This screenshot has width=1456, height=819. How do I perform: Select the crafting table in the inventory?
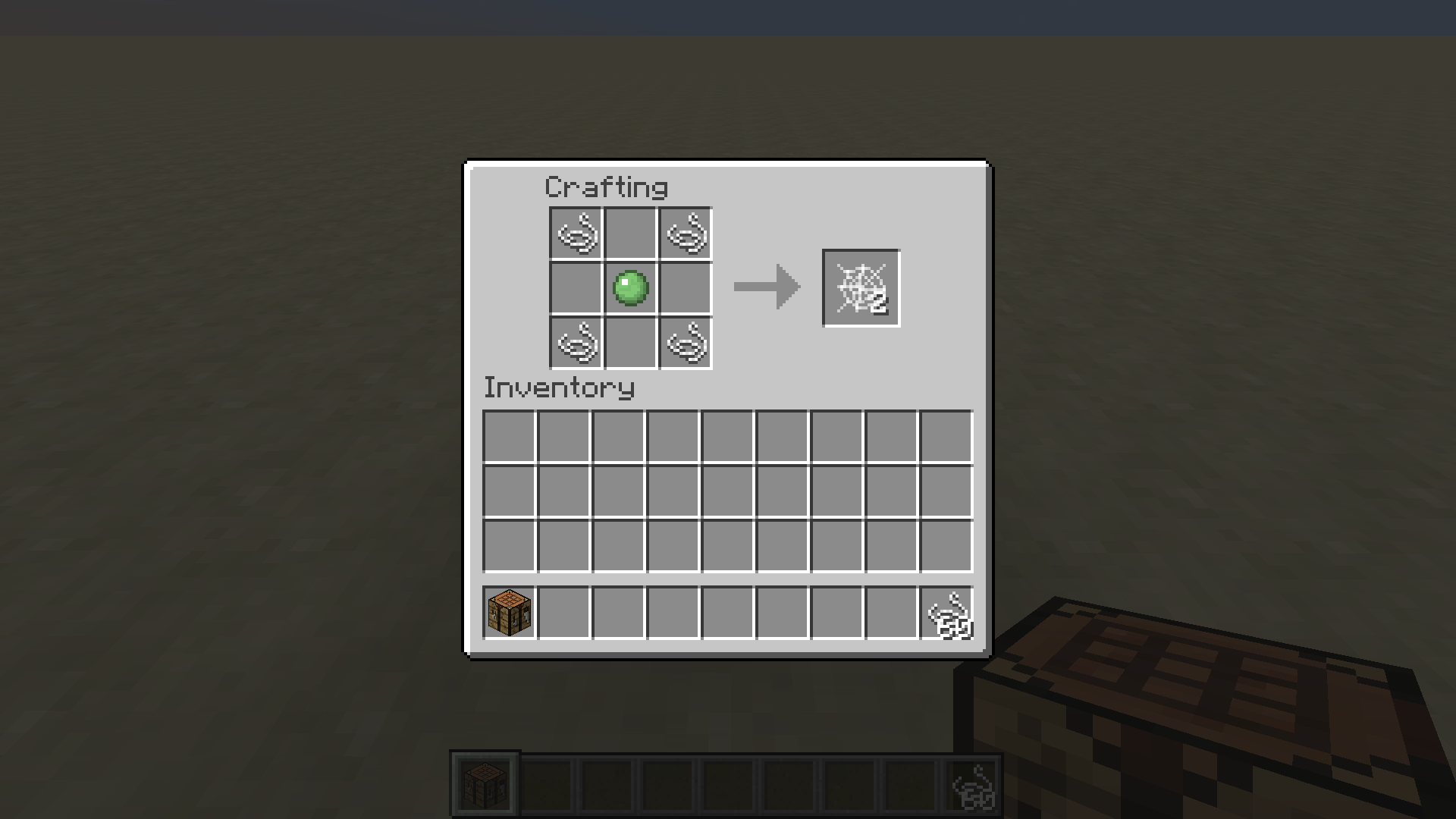pyautogui.click(x=508, y=613)
